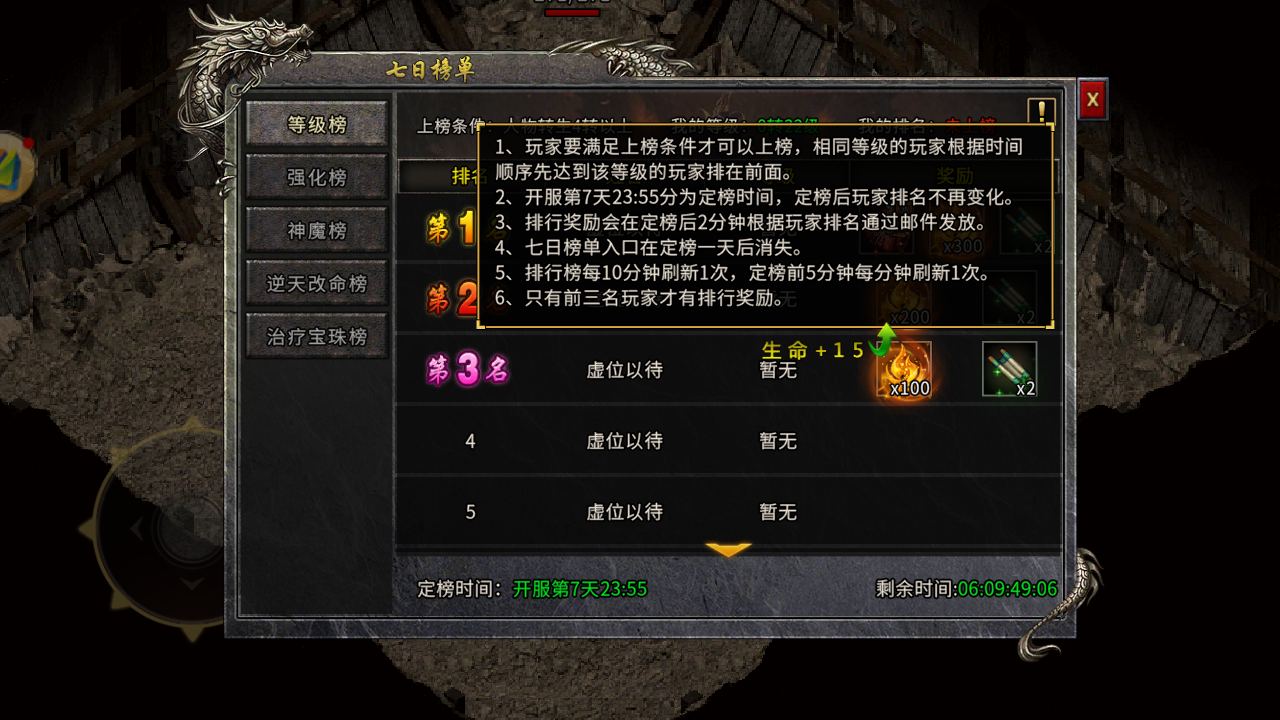Select the active 等级榜 tab
Screen dimensions: 1280x720
[x=316, y=122]
